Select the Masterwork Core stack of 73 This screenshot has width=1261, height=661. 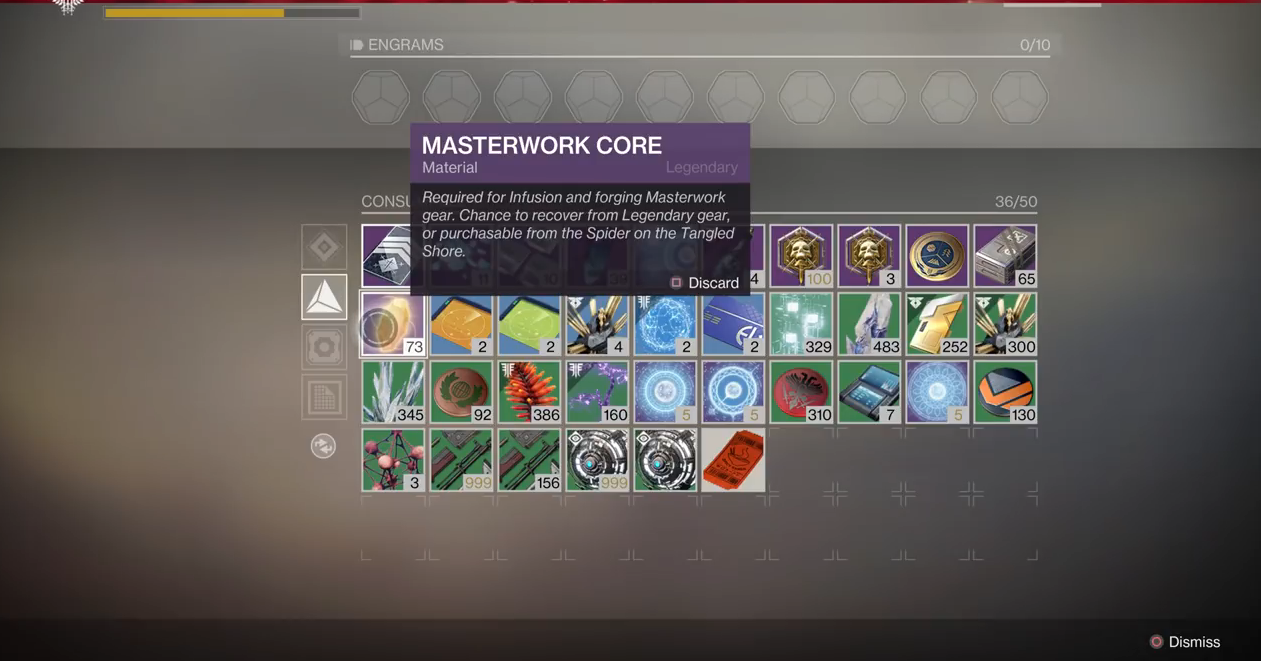point(393,324)
